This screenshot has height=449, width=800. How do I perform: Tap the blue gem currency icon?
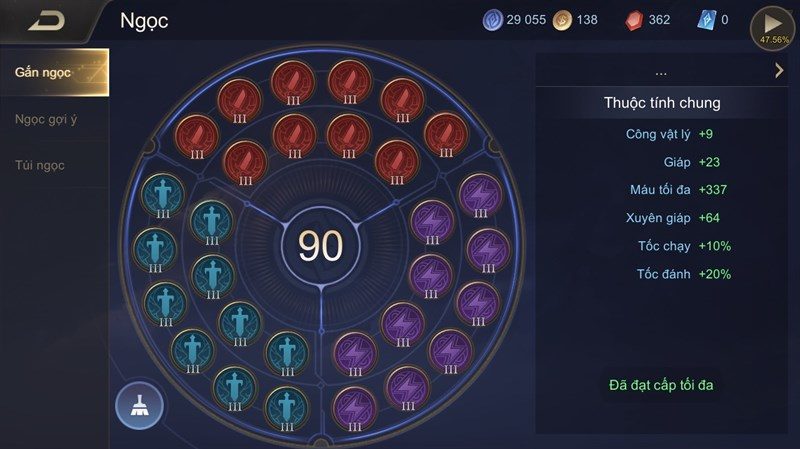pos(494,20)
